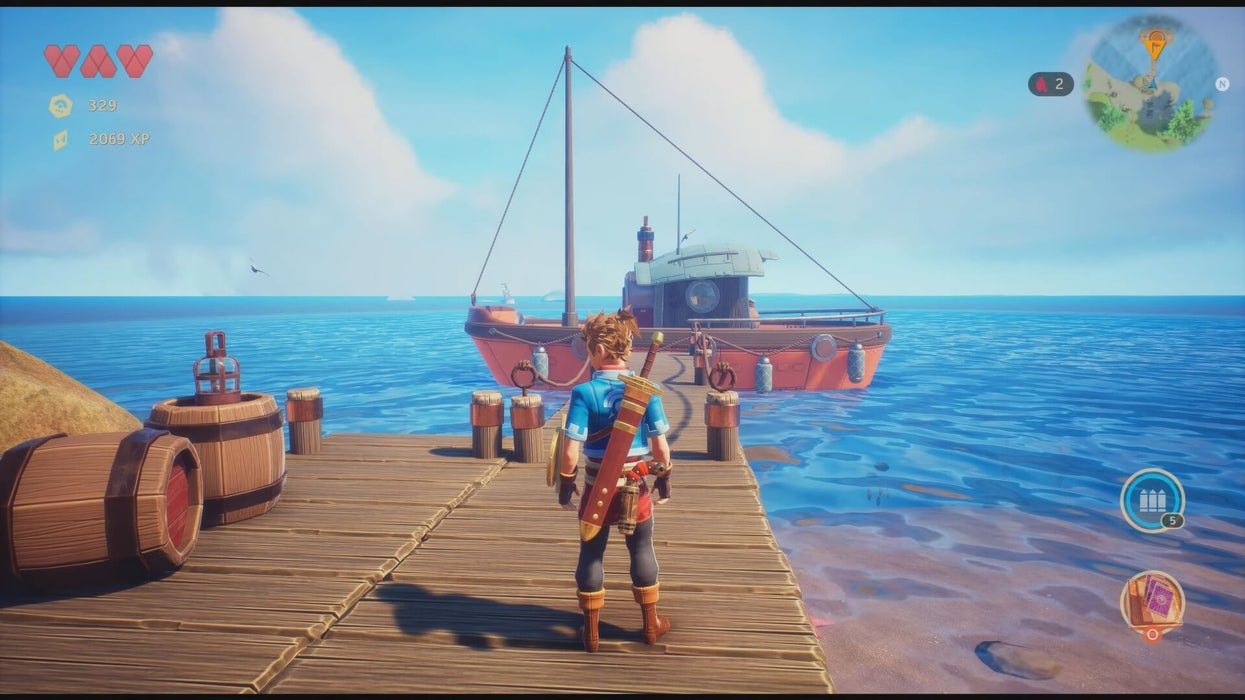This screenshot has width=1245, height=700.
Task: Click the bullets ammo icon
Action: pos(1152,499)
